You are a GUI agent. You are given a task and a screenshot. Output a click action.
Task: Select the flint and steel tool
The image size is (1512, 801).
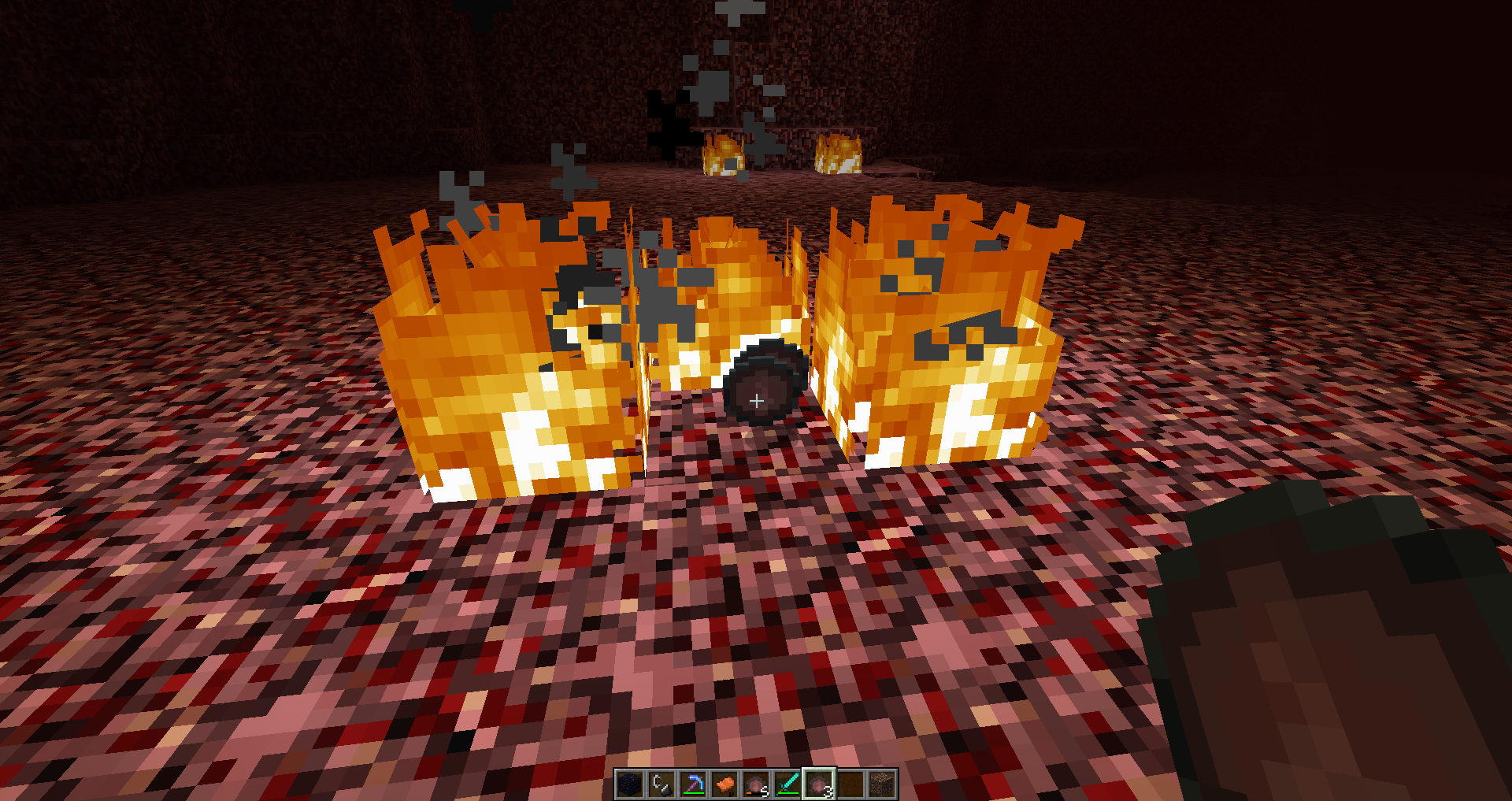(x=661, y=784)
